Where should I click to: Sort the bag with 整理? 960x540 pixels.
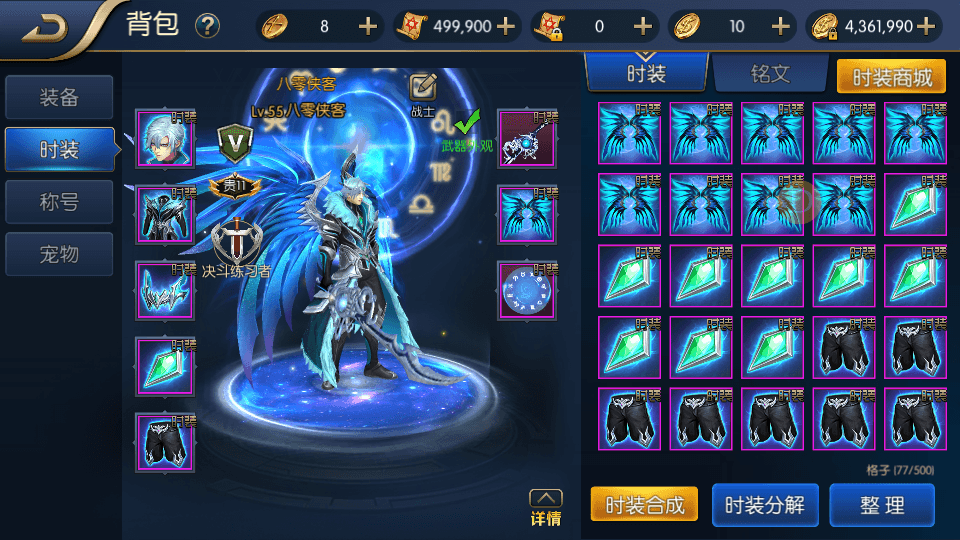pos(882,505)
